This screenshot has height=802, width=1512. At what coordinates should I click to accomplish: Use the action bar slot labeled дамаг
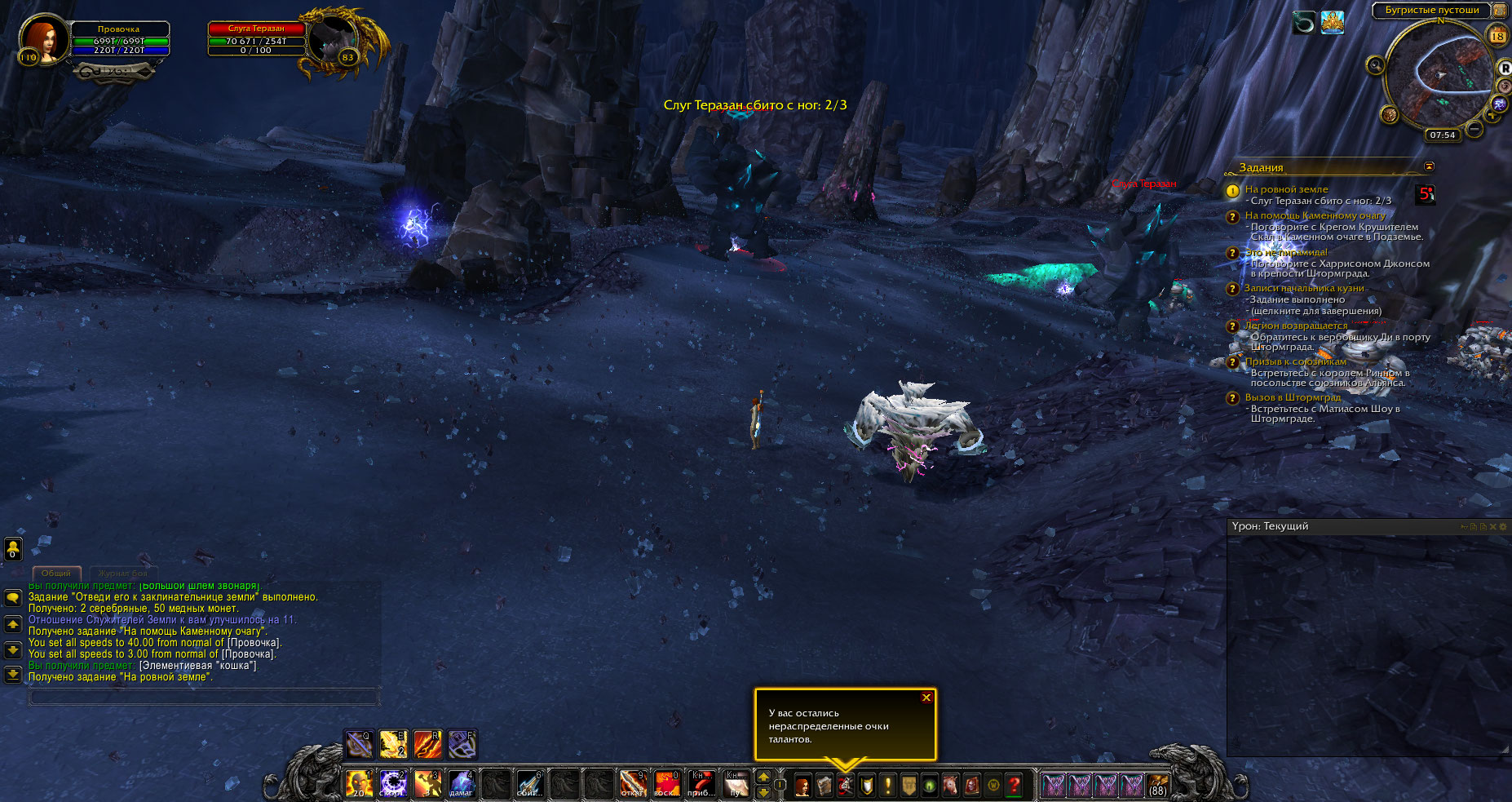click(x=462, y=784)
